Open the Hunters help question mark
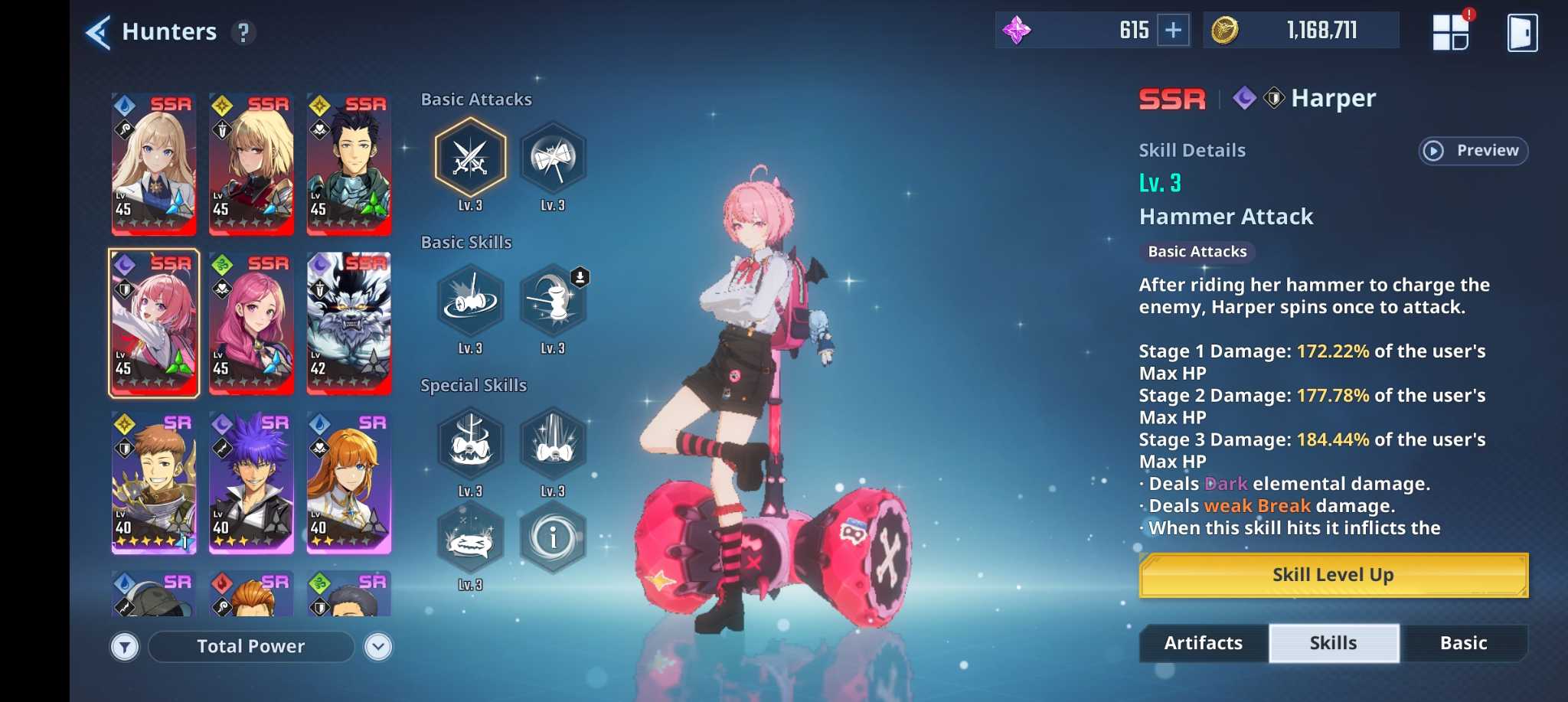 click(243, 32)
